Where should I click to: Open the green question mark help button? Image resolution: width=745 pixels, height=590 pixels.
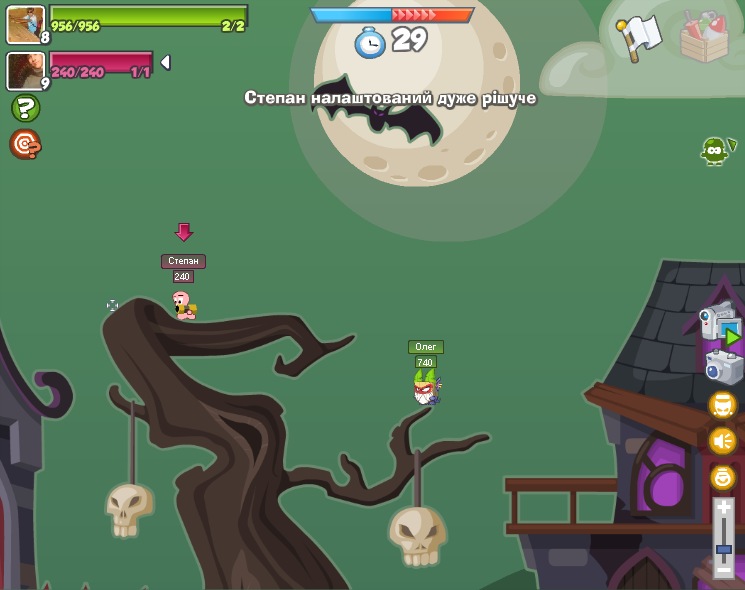25,108
